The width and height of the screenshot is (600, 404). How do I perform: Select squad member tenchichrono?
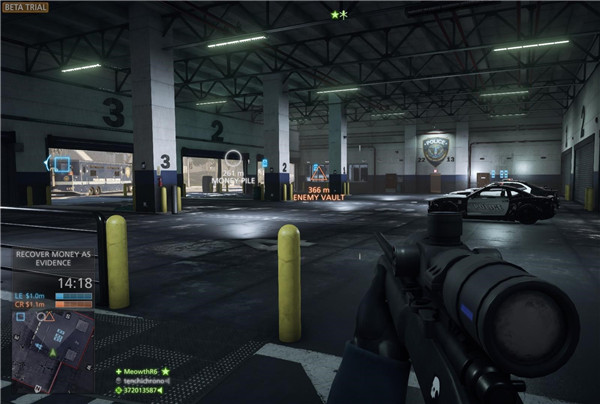click(140, 381)
